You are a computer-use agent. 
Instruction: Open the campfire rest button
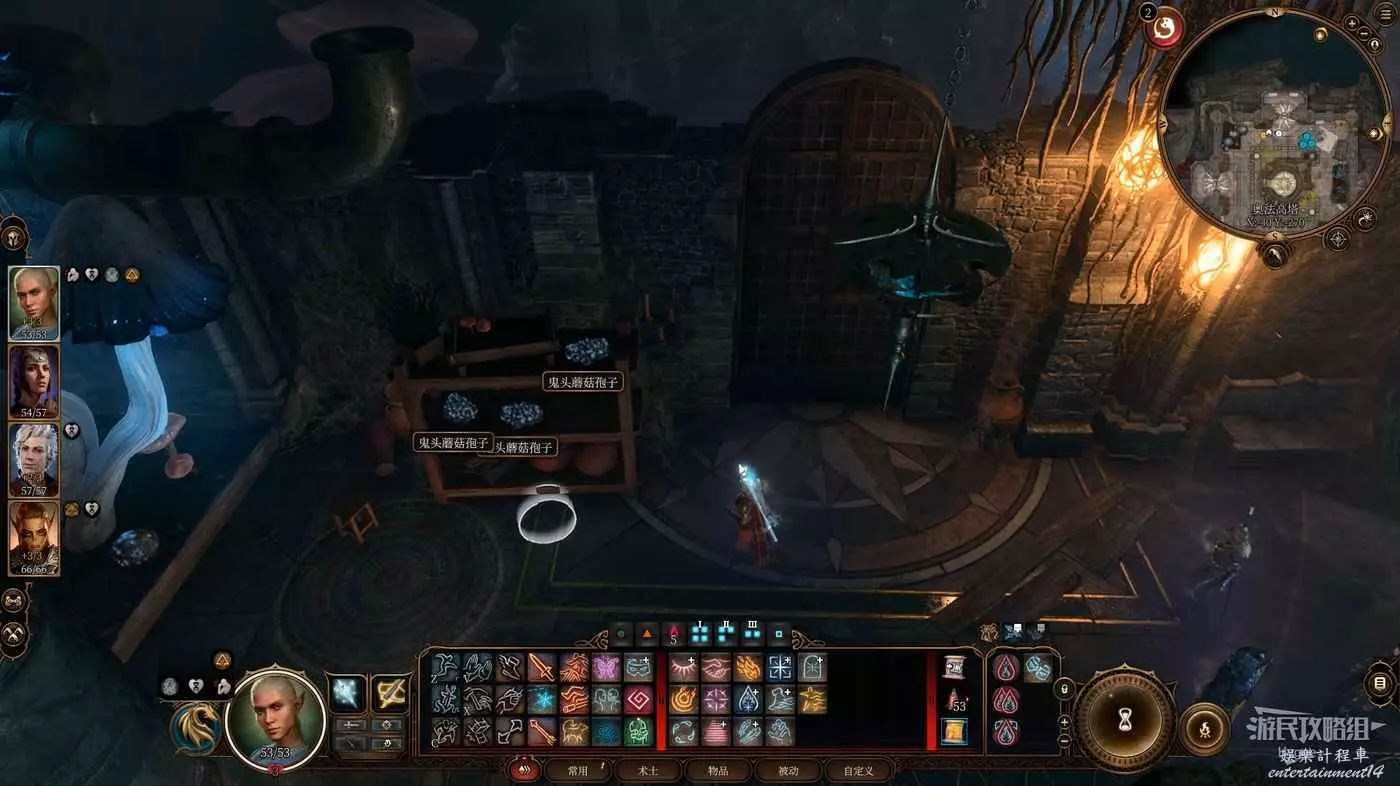1205,729
